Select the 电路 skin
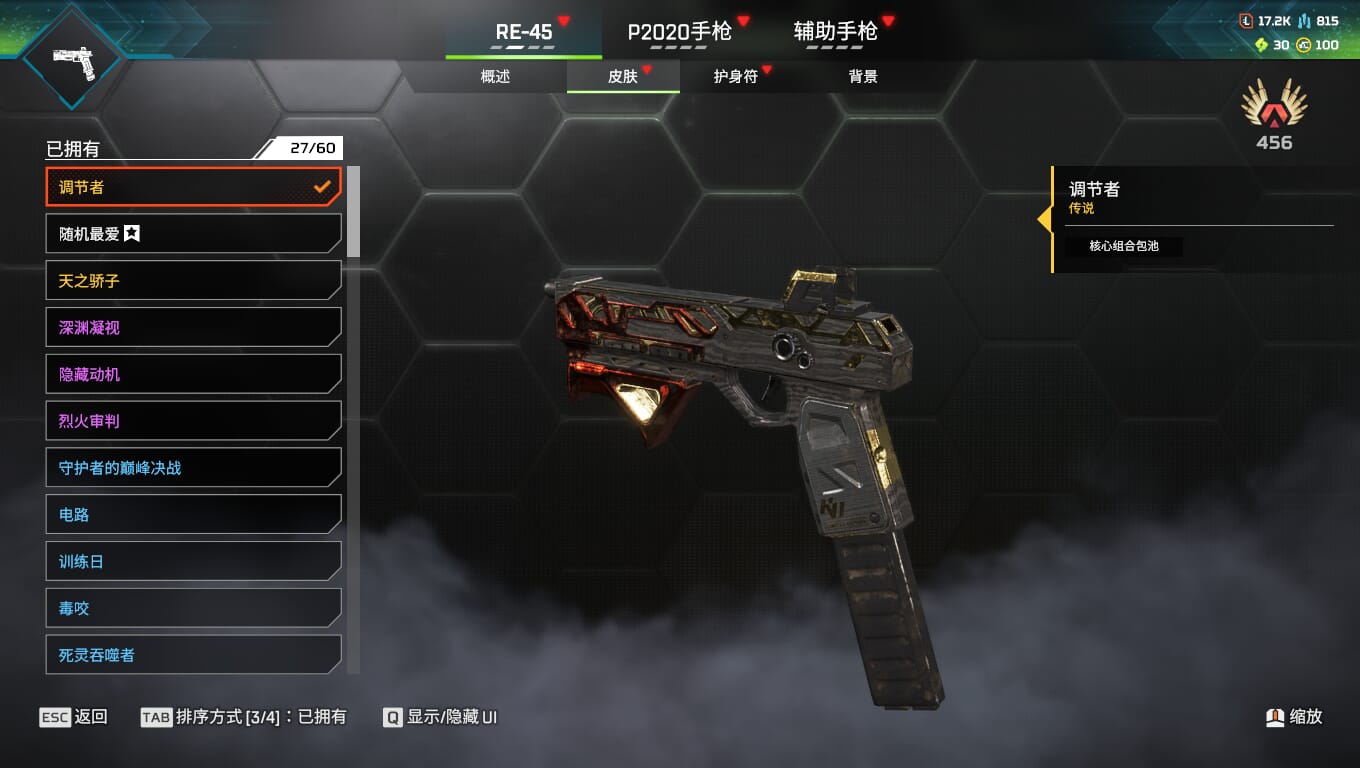 point(193,515)
